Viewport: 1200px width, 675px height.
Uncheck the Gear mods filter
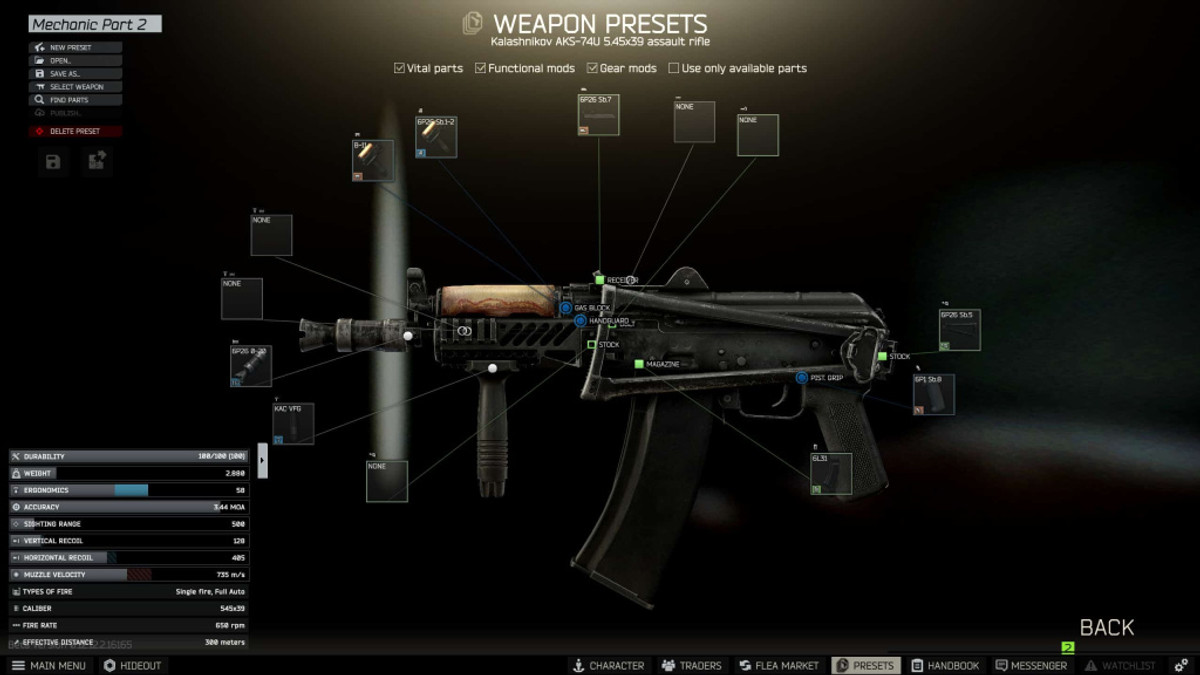(x=592, y=68)
